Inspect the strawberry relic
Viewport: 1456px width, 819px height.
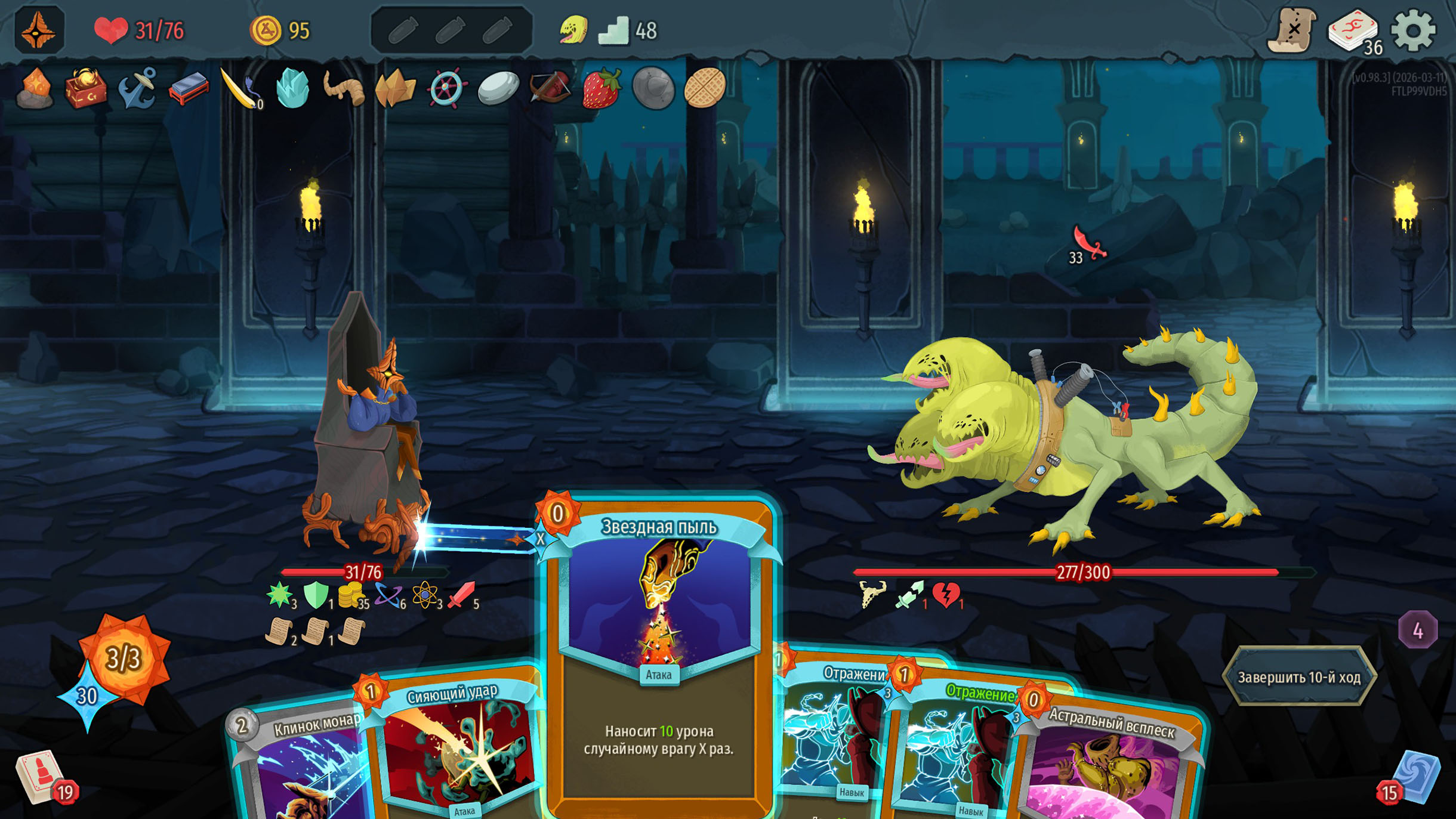tap(601, 88)
